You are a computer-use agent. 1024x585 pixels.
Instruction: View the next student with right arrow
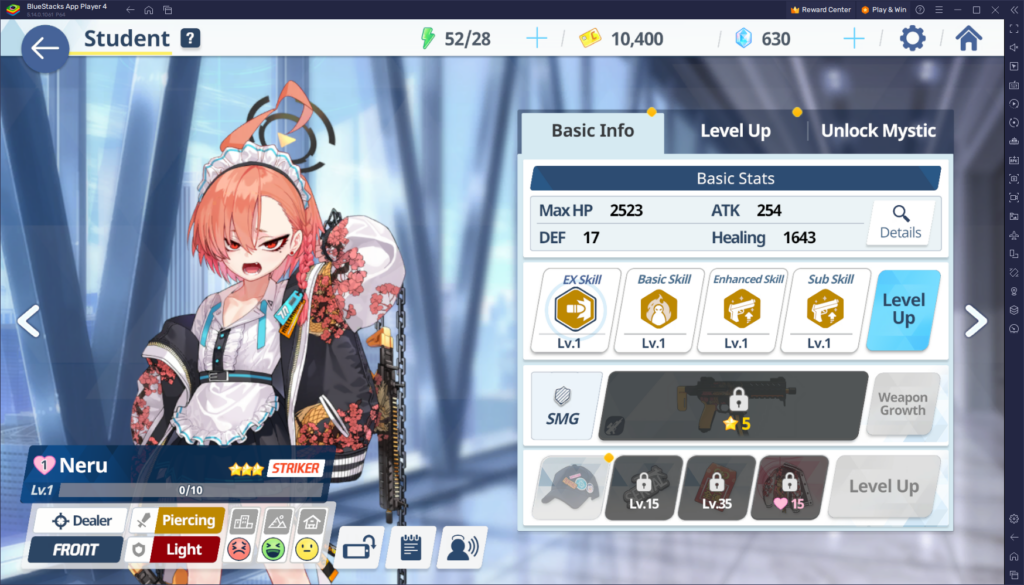(976, 320)
